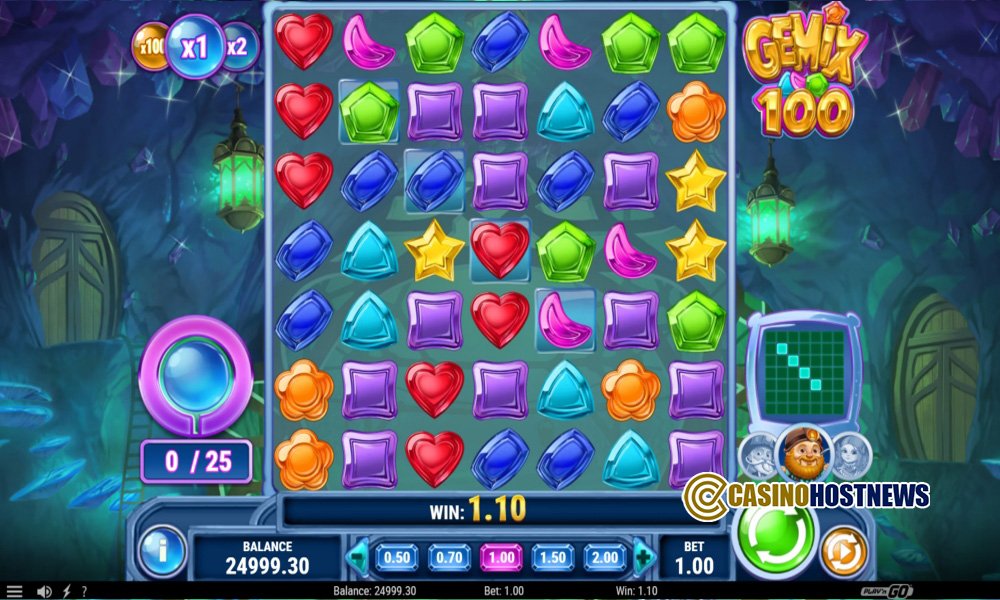Pick the 2.00 bet amount
This screenshot has height=600, width=1000.
pyautogui.click(x=606, y=557)
